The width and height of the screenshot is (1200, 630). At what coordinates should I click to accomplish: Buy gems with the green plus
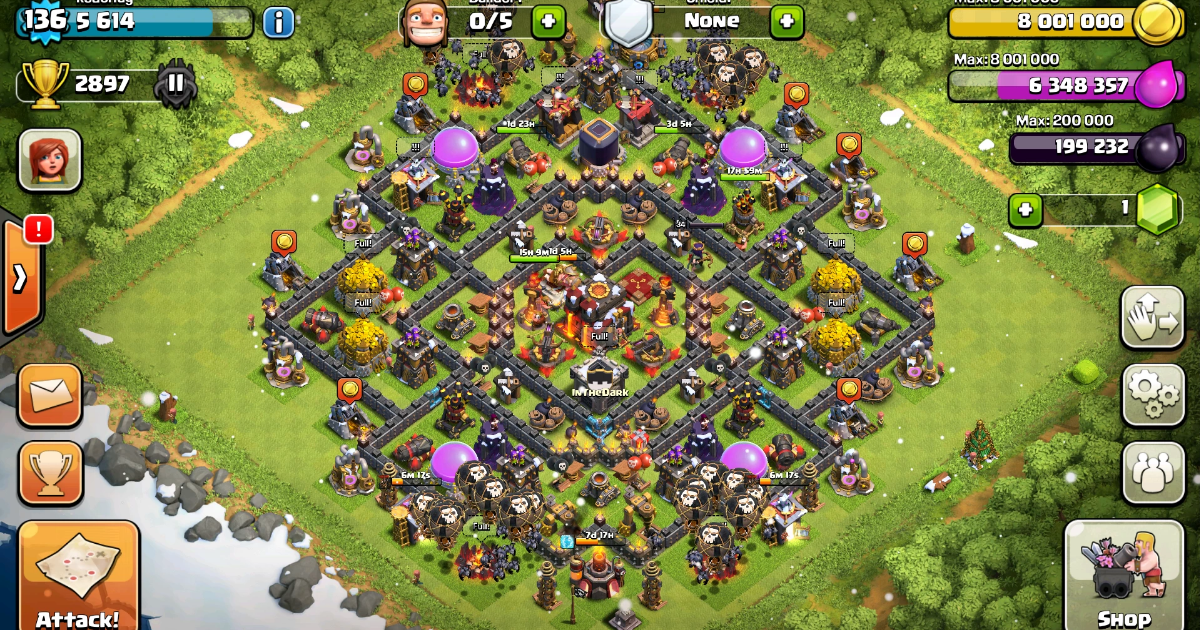point(1026,210)
